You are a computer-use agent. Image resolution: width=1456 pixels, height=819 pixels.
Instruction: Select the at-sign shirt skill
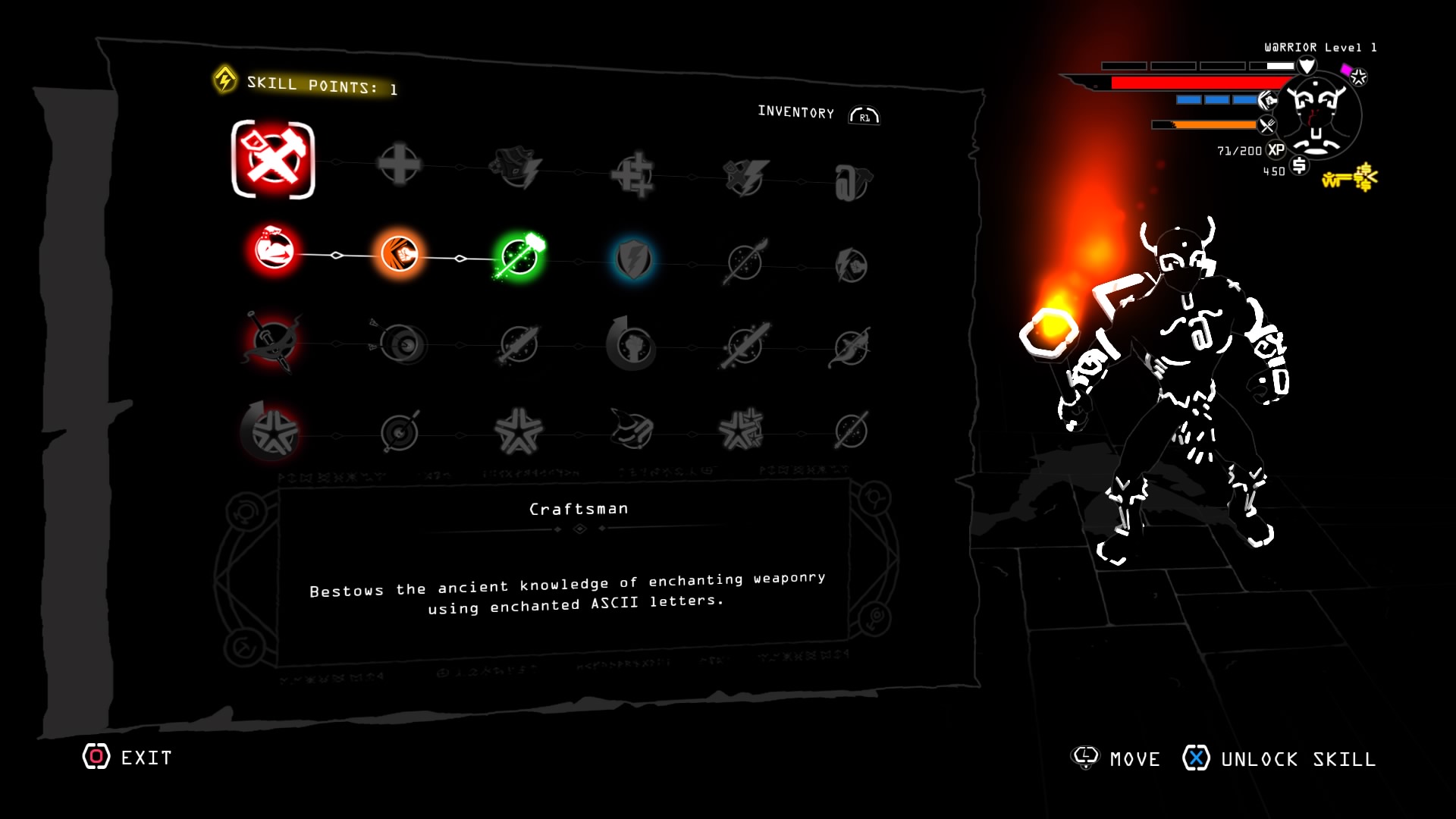(x=852, y=183)
